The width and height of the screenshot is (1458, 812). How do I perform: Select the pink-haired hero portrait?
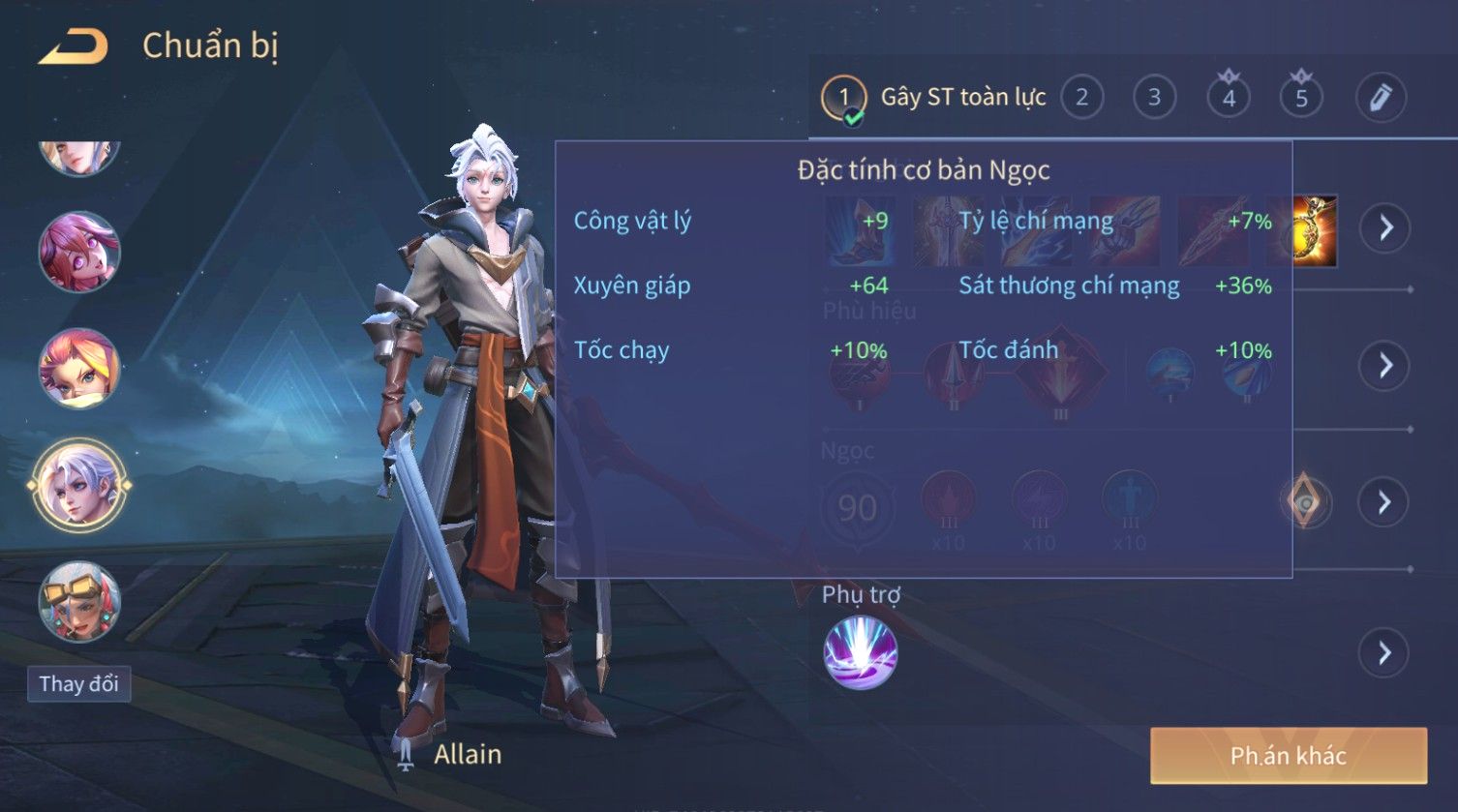[x=79, y=253]
